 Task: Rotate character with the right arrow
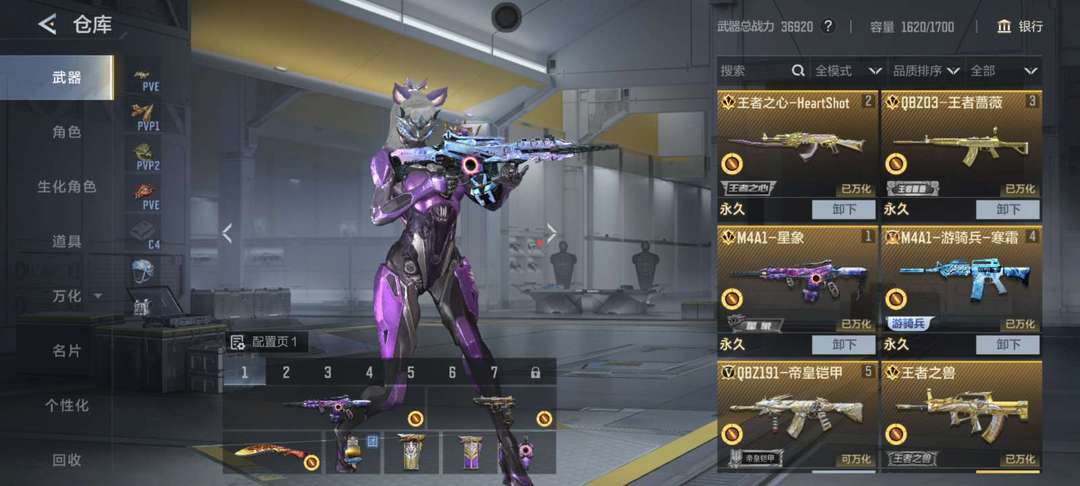[551, 233]
